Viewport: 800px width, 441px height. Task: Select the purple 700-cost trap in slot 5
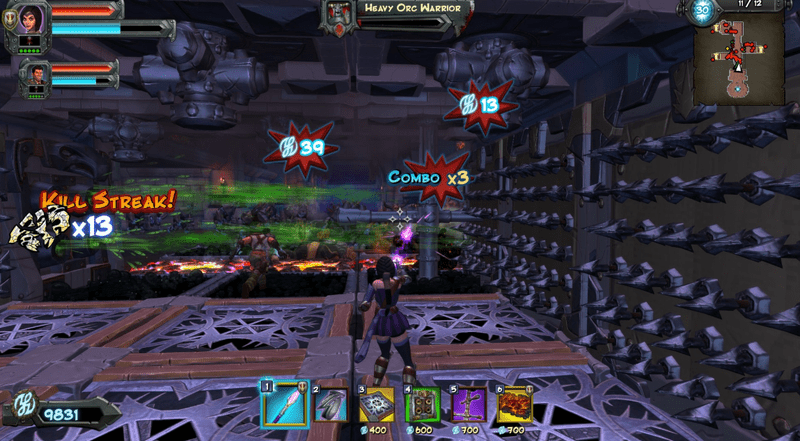[x=468, y=404]
